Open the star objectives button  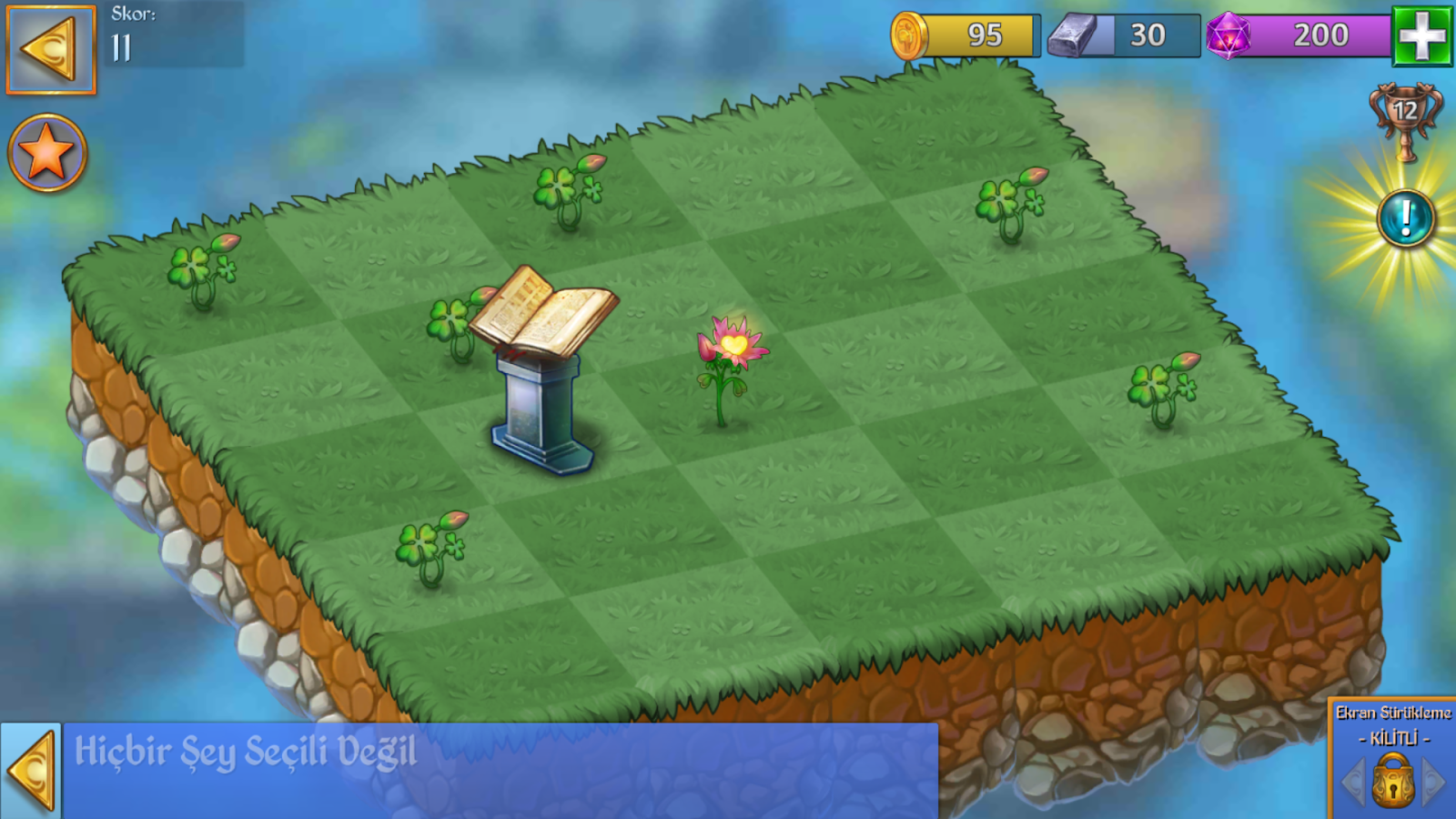pyautogui.click(x=45, y=153)
